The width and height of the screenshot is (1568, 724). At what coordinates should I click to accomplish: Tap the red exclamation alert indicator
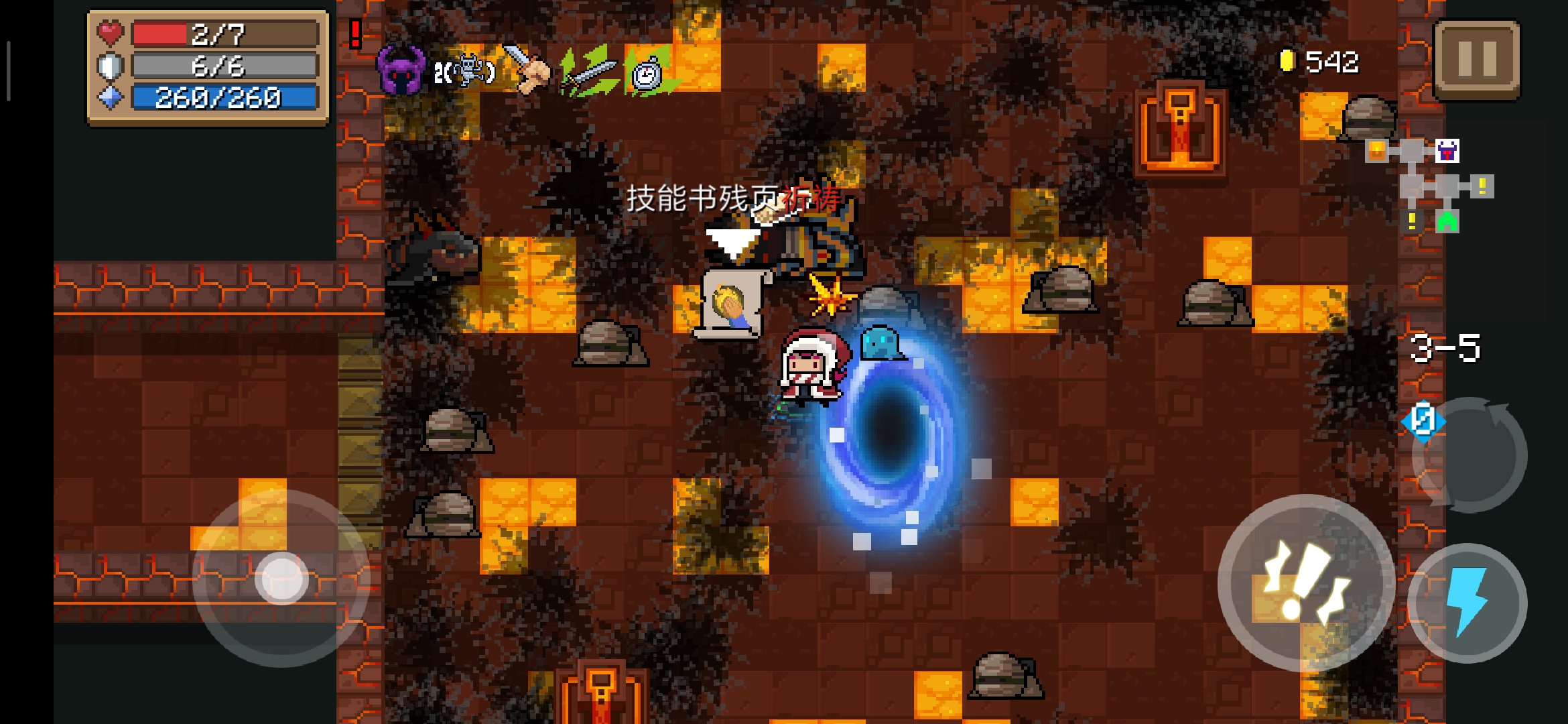356,33
